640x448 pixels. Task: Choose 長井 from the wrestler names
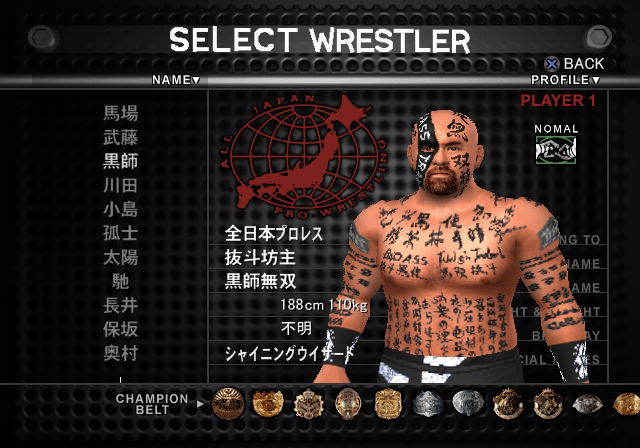pos(121,305)
